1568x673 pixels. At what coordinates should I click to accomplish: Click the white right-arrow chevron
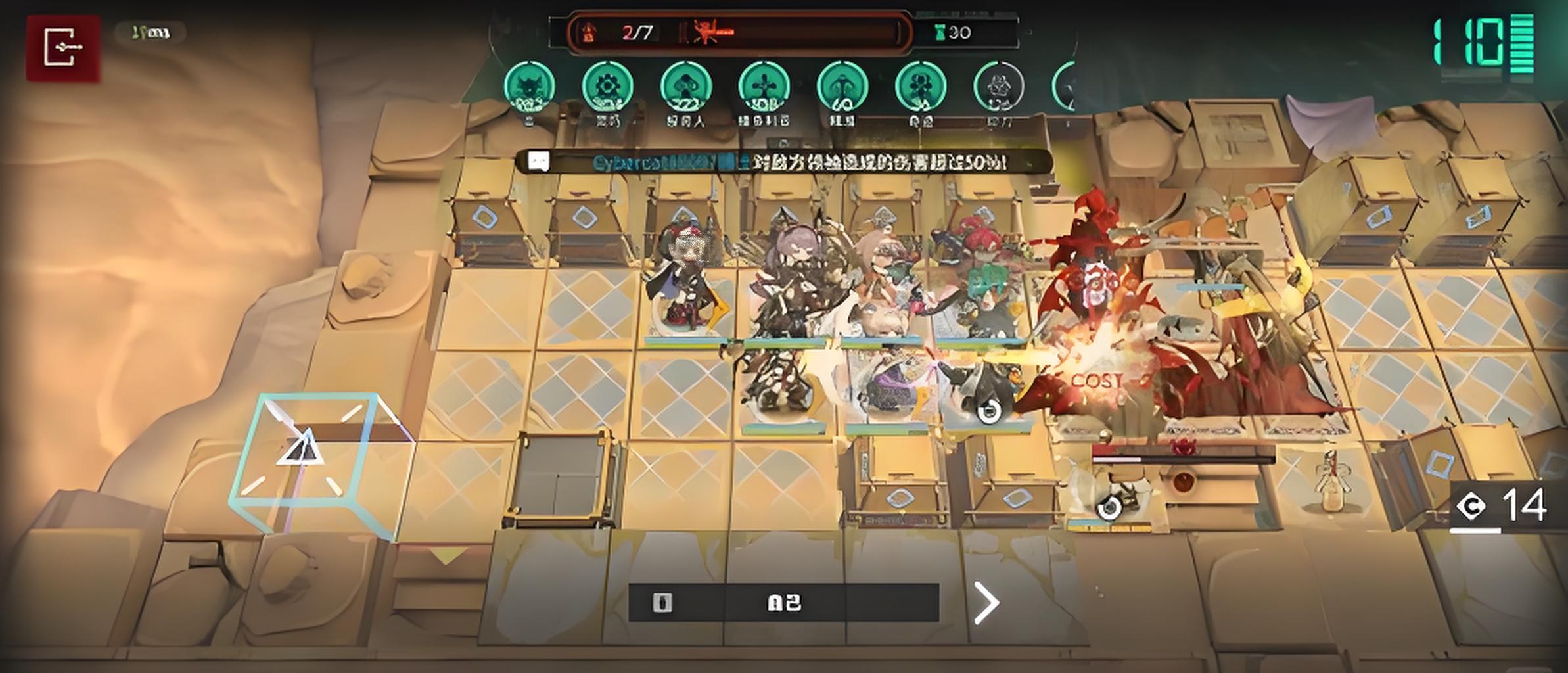coord(986,602)
